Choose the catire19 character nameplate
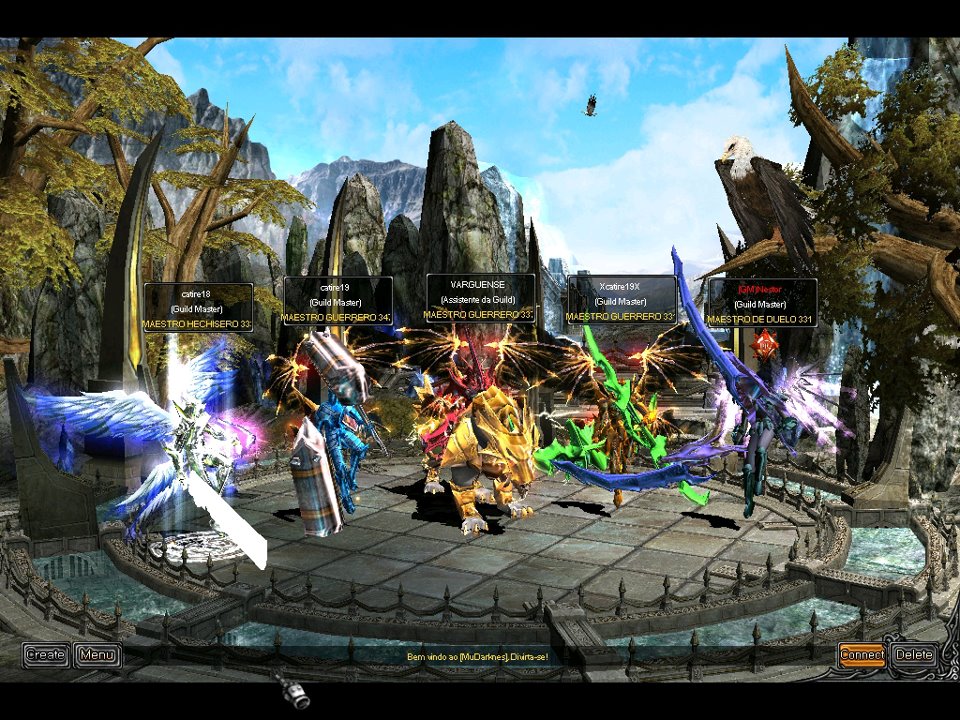Screen dimensions: 960x720 (x=337, y=301)
